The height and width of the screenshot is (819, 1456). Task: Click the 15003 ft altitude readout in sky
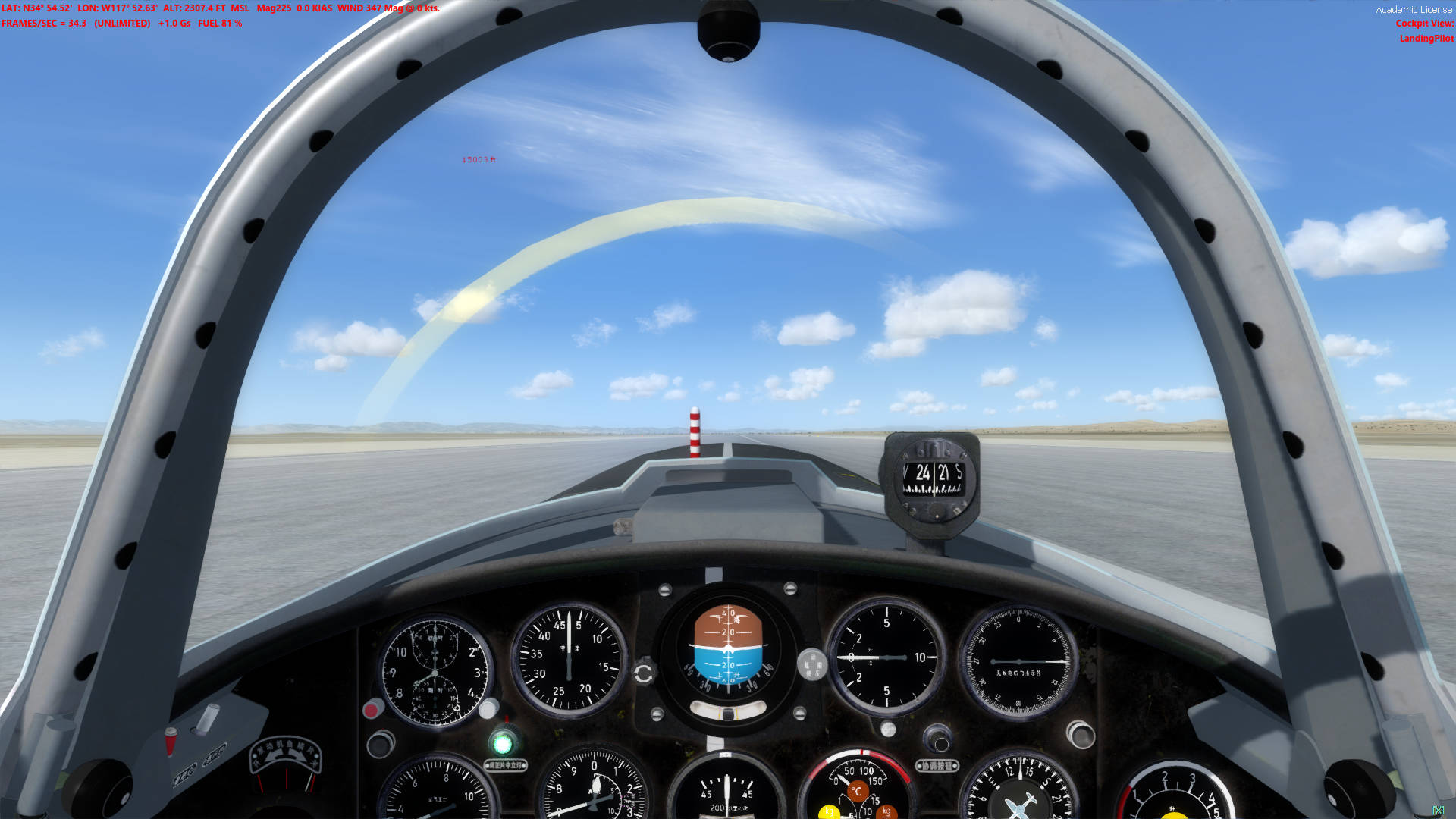pos(478,161)
